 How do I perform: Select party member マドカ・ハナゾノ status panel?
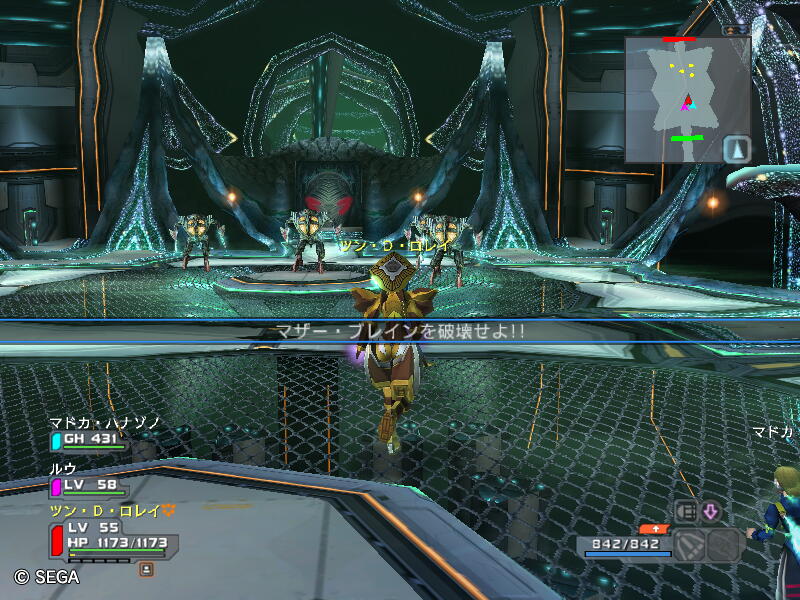pyautogui.click(x=90, y=438)
